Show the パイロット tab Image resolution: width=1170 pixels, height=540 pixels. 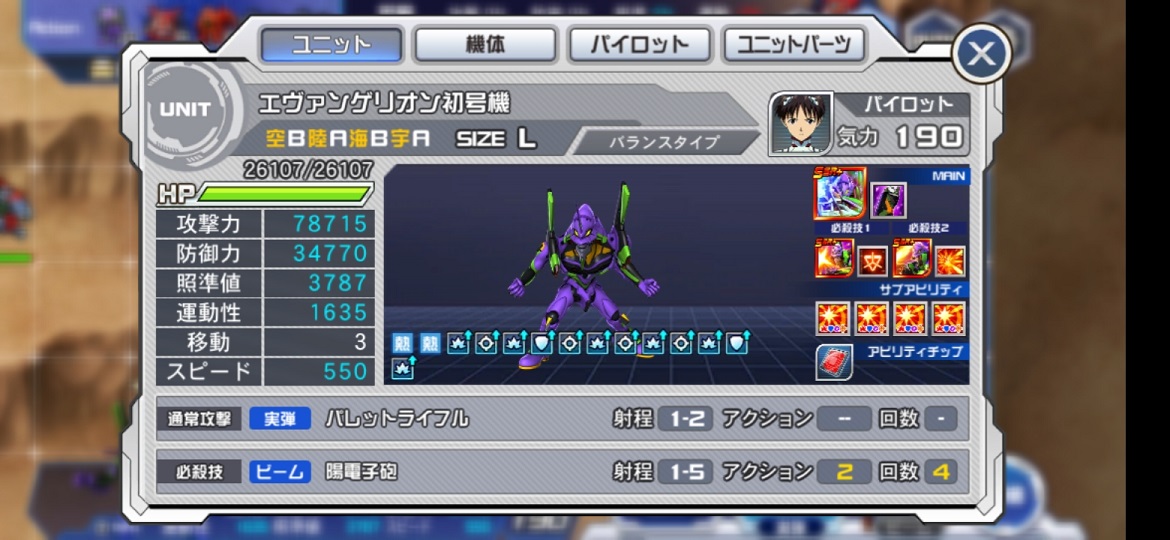tap(639, 45)
